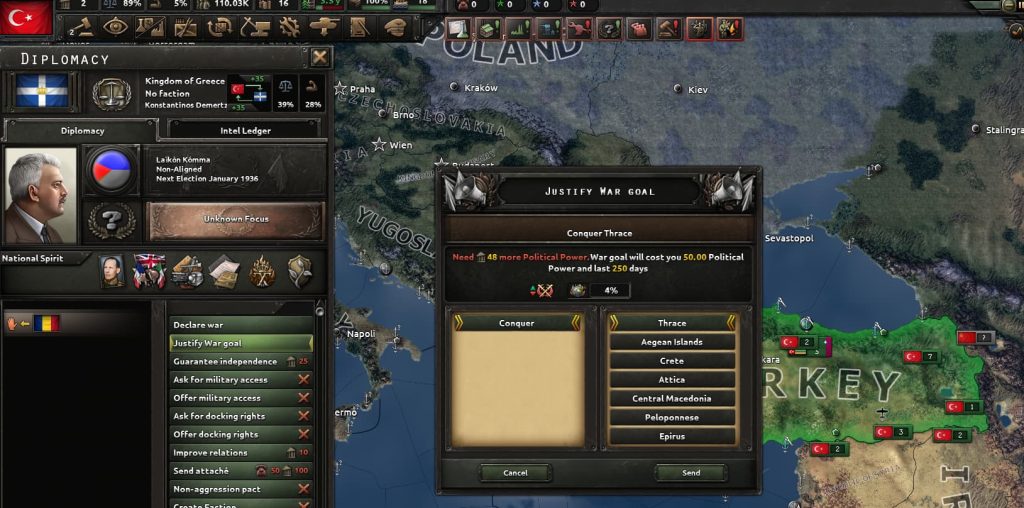Select the Thrace state entry

click(672, 323)
